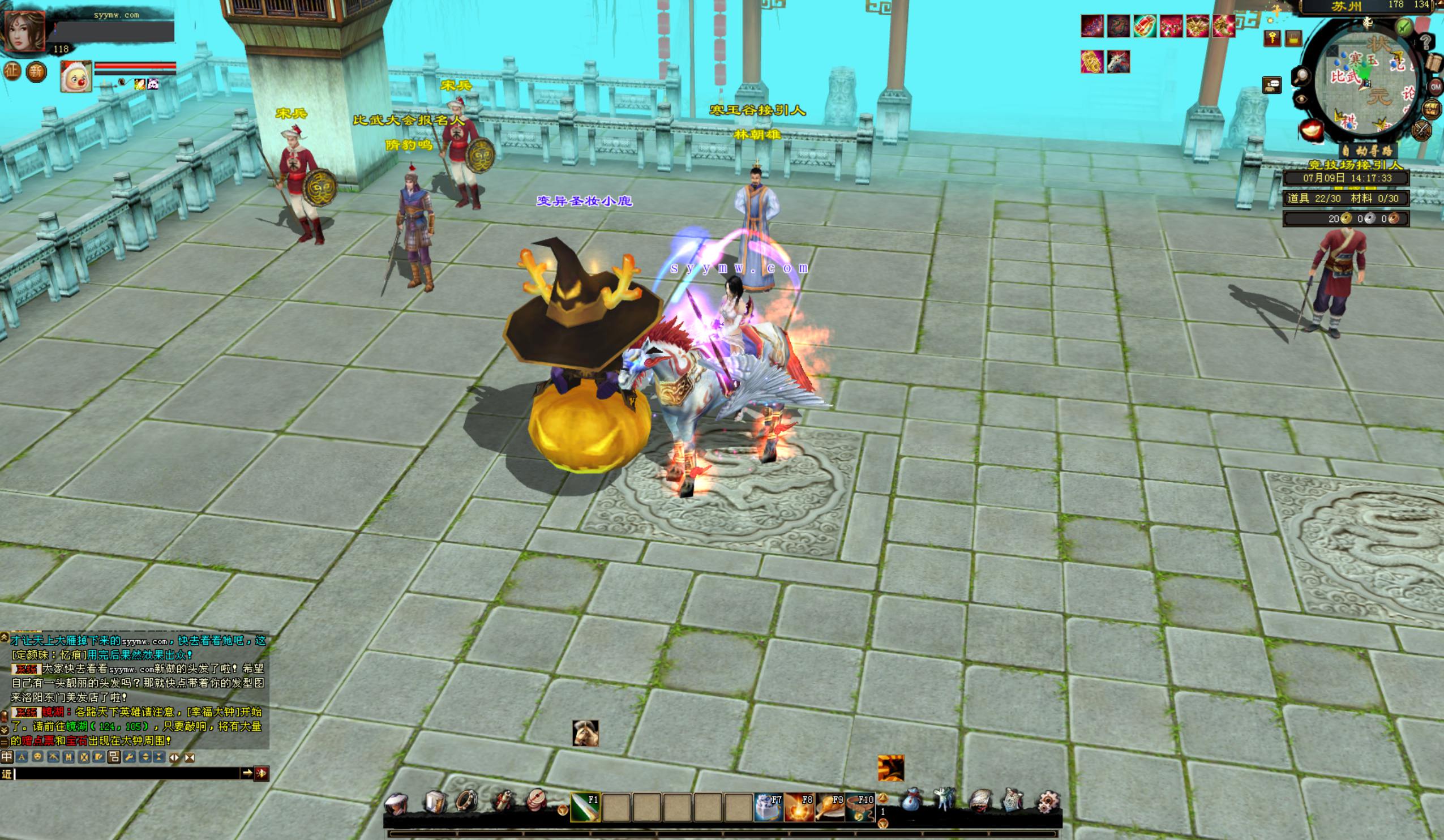Click the question mark help icon
Viewport: 1444px width, 840px height.
[x=1426, y=42]
